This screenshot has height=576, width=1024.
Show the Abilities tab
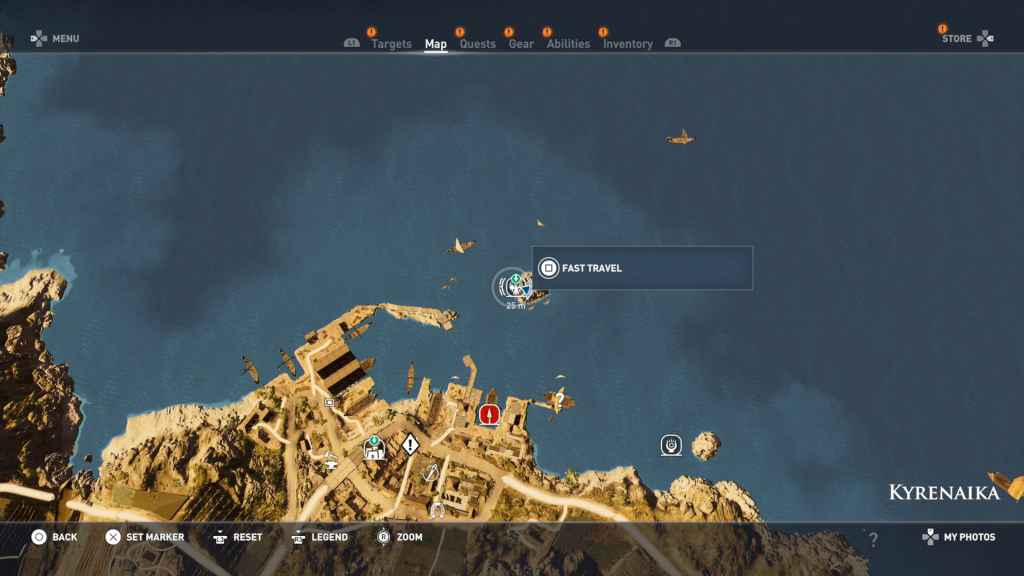point(568,44)
